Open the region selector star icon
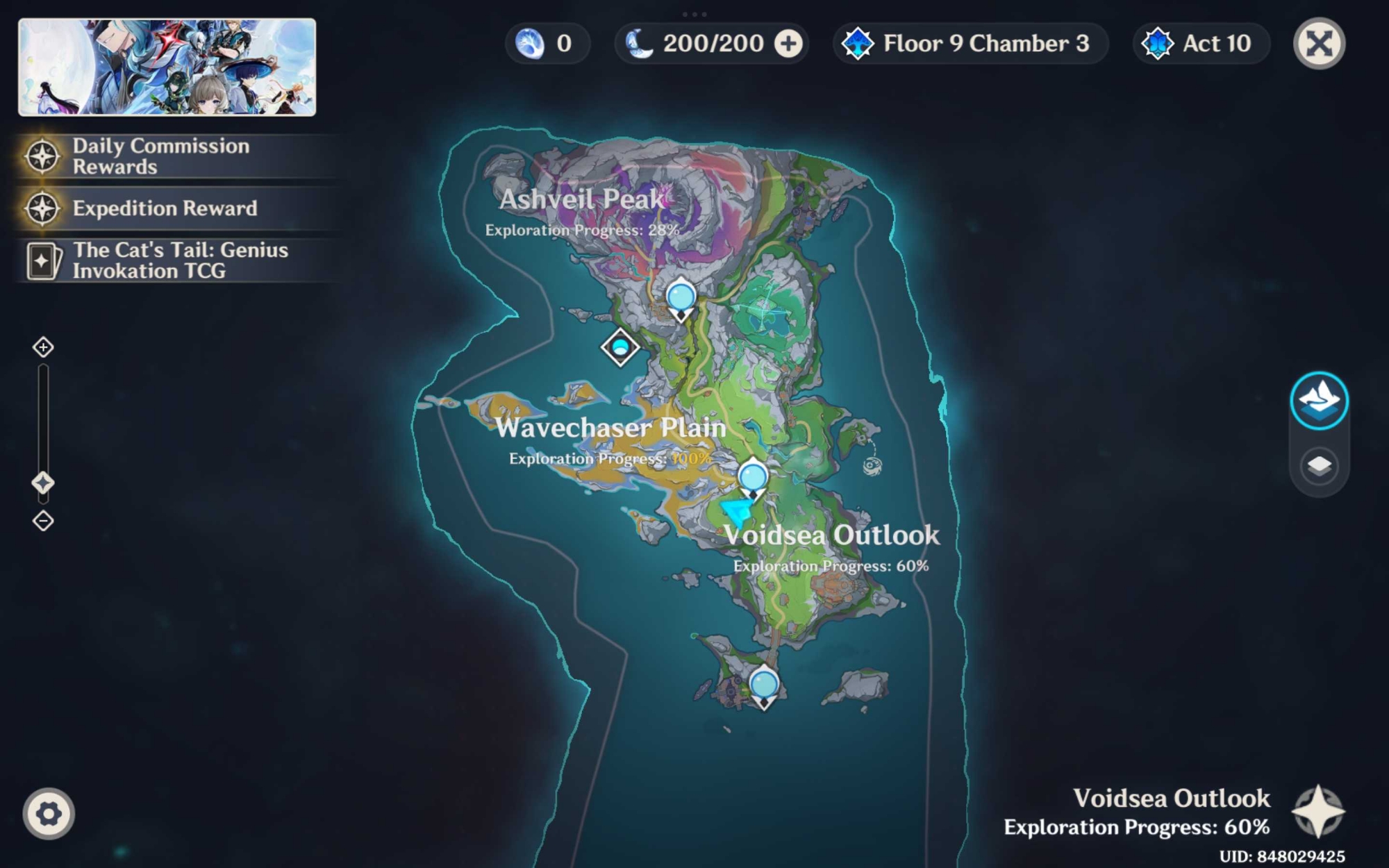 point(1317,812)
